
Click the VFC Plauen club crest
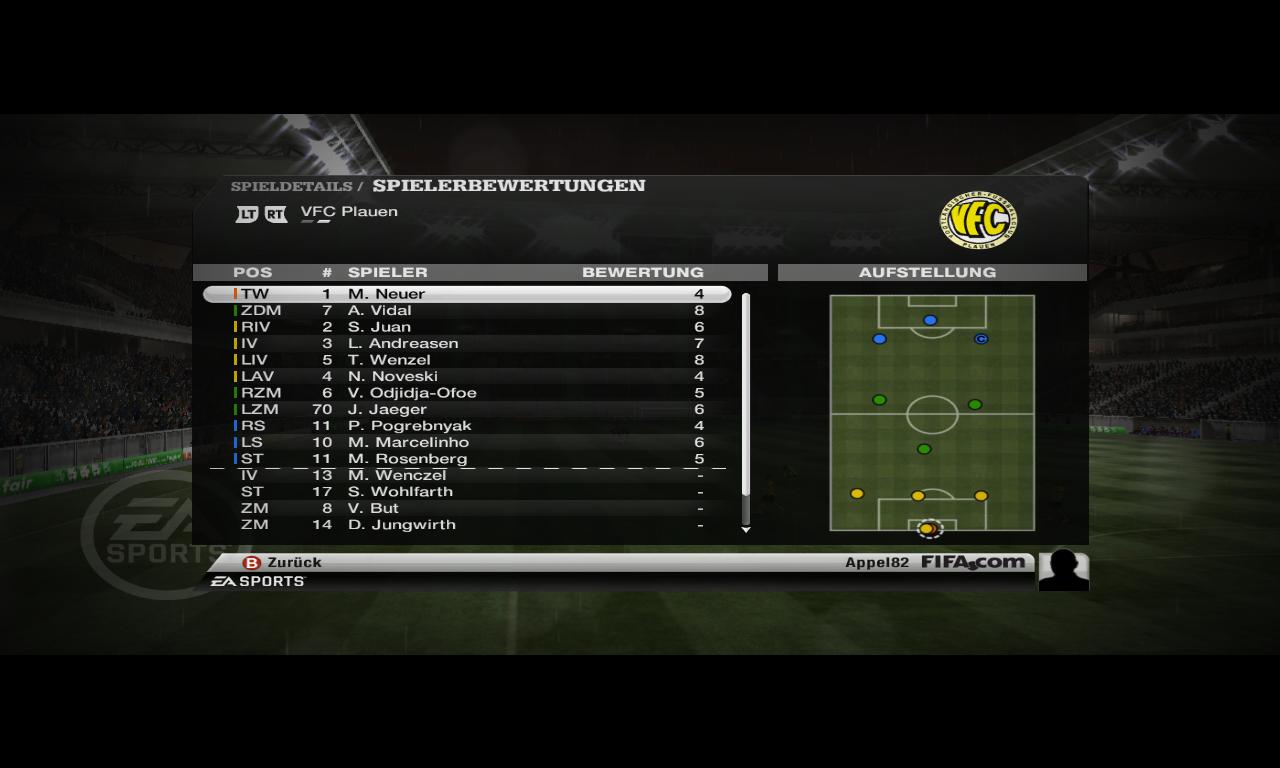tap(978, 221)
